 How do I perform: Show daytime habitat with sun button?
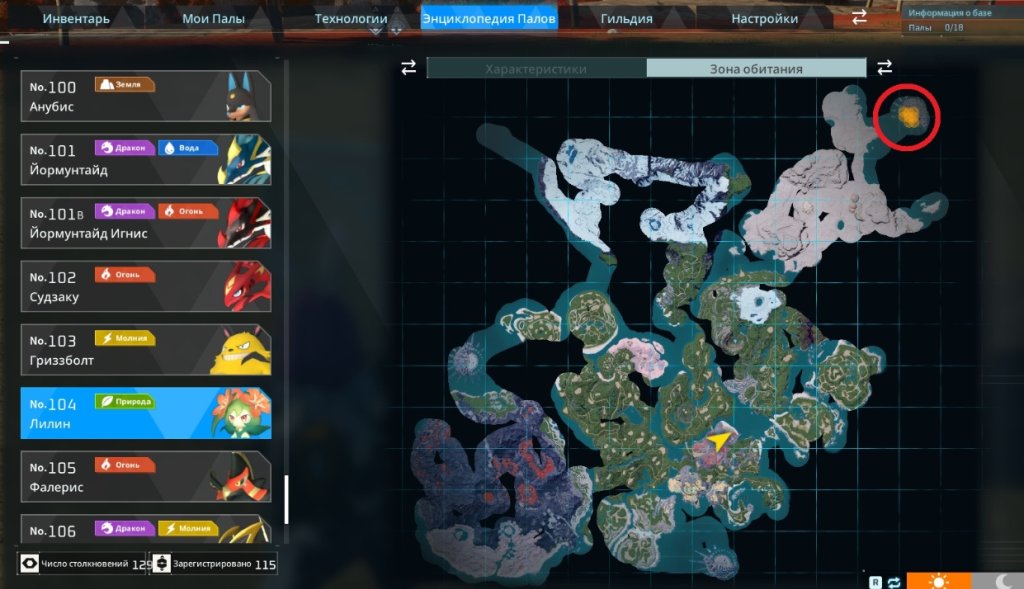pos(938,580)
